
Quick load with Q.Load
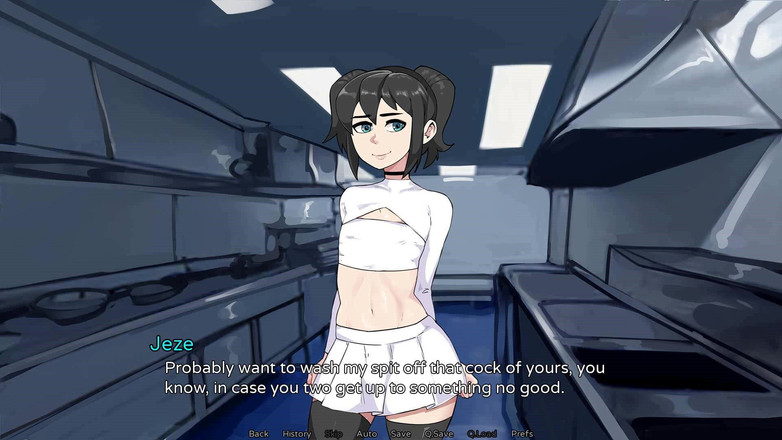tap(482, 434)
